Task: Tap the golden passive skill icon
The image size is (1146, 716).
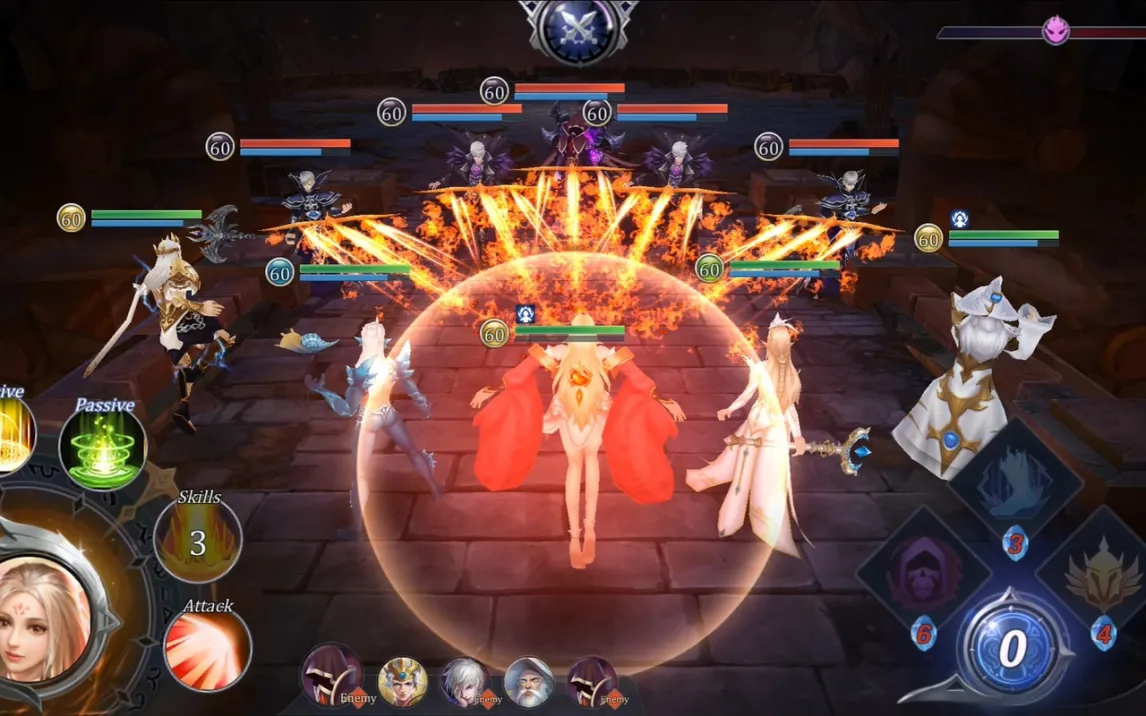Action: [14, 436]
